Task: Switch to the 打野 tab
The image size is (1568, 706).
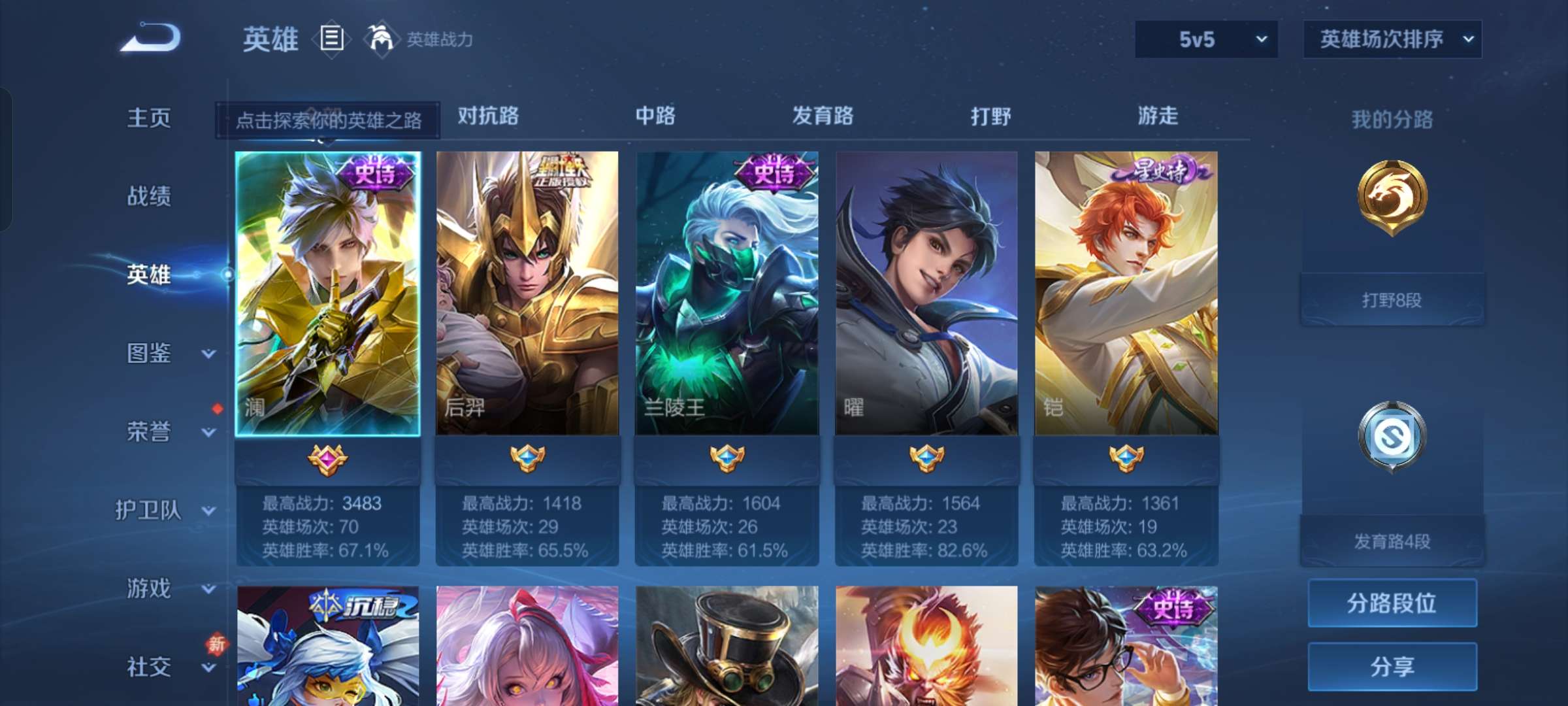Action: pos(991,116)
